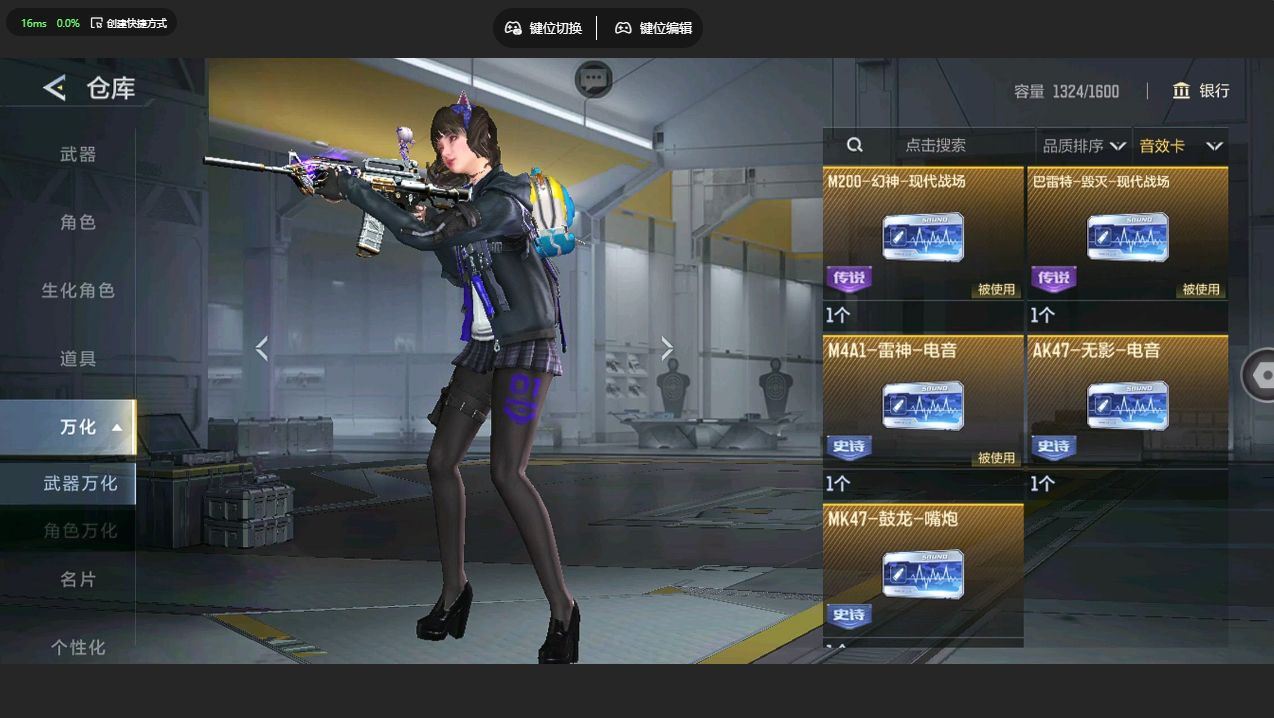The width and height of the screenshot is (1274, 718).
Task: Choose the M4A1-雷神-电音 sound card
Action: pos(923,405)
